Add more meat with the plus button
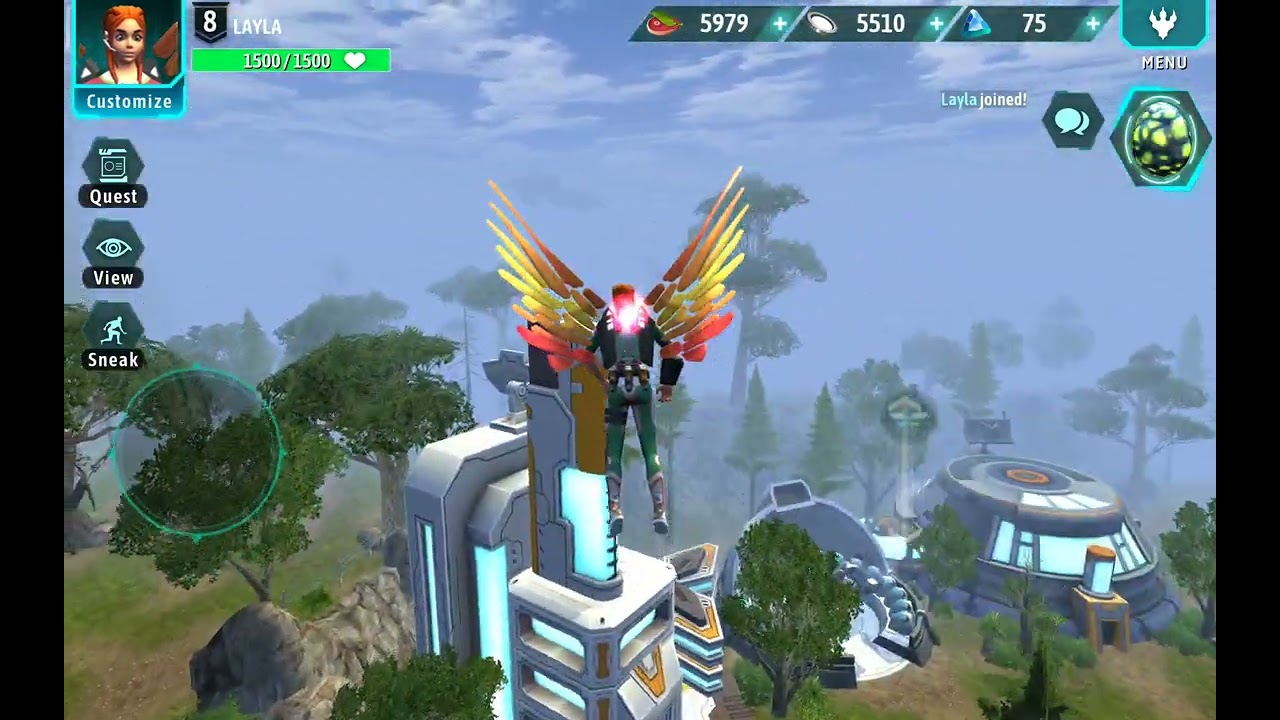Viewport: 1280px width, 720px height. [x=780, y=24]
